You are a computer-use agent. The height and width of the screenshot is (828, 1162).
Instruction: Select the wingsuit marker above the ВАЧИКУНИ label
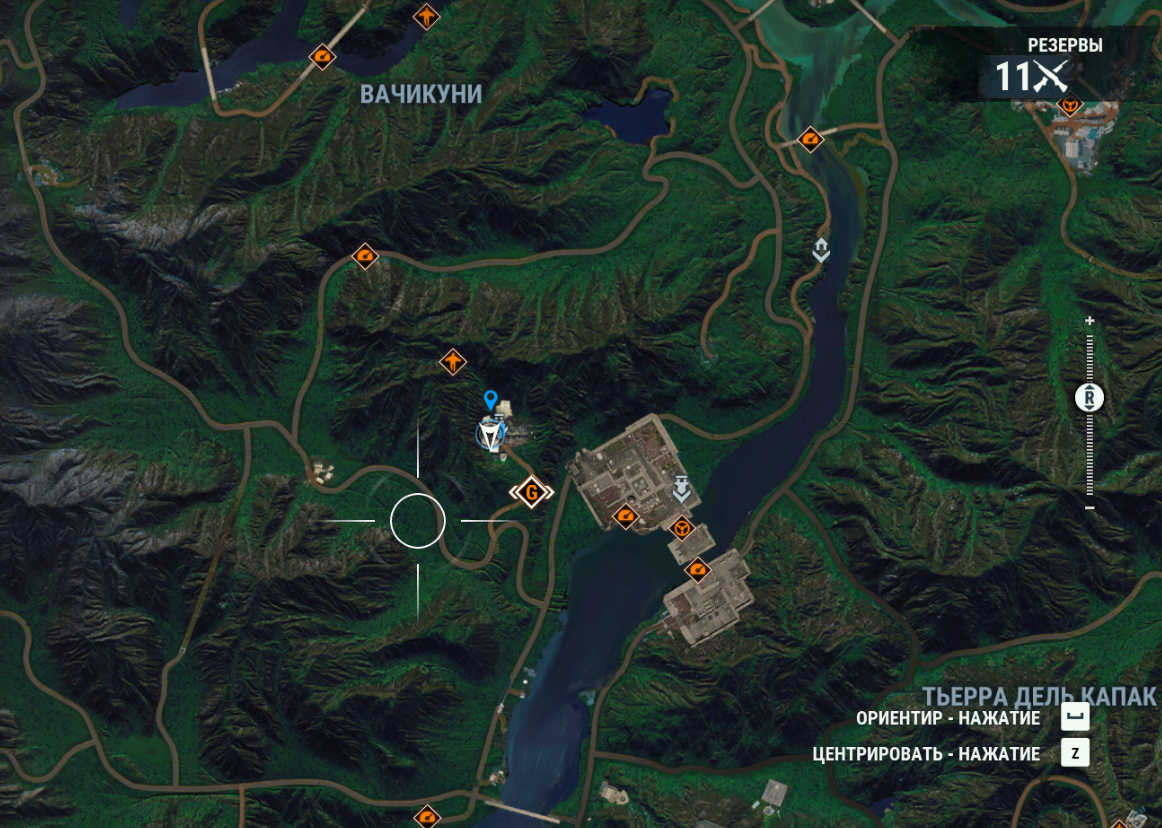tap(427, 17)
